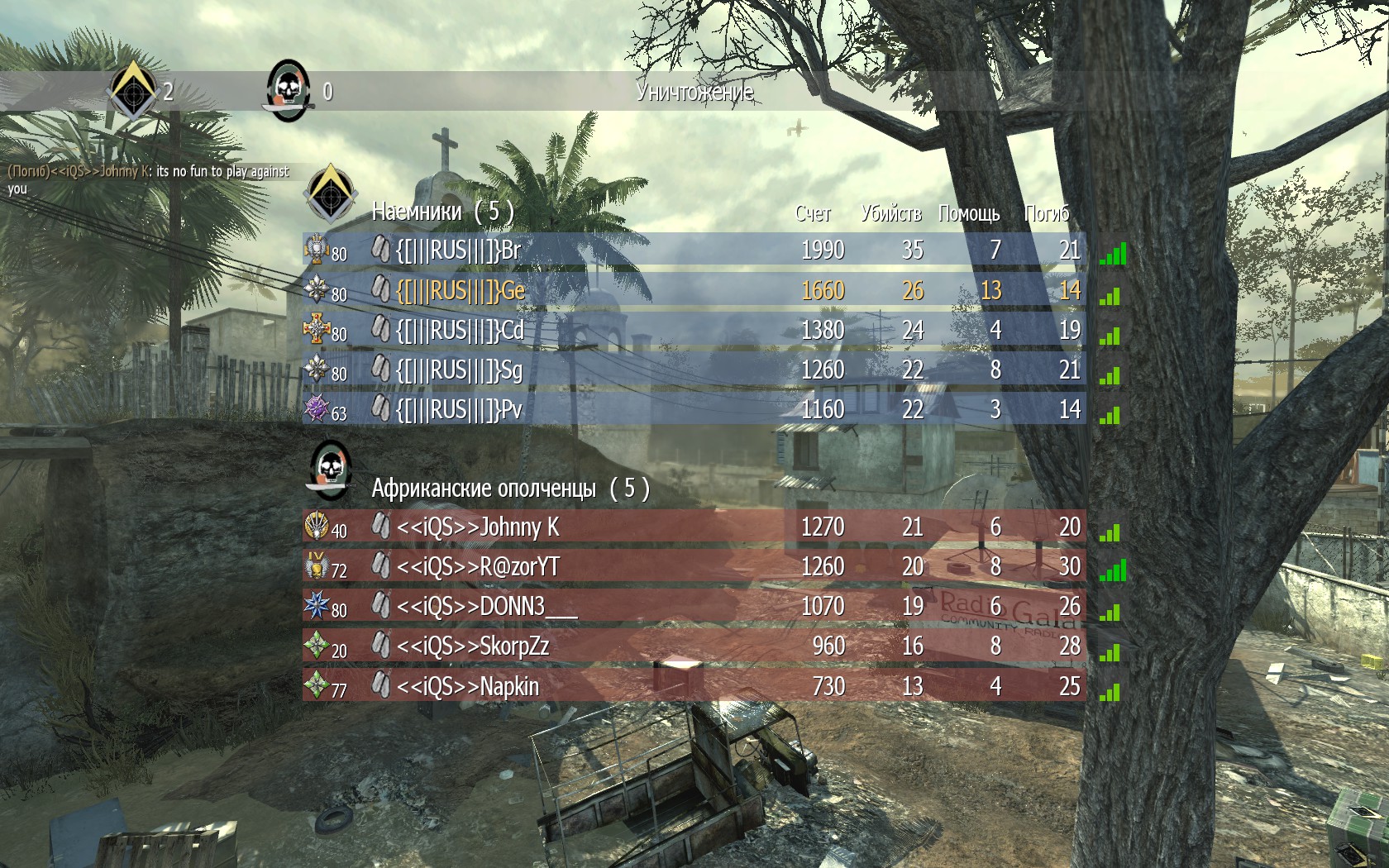Click the Наемники team header
The width and height of the screenshot is (1389, 868).
[x=442, y=212]
